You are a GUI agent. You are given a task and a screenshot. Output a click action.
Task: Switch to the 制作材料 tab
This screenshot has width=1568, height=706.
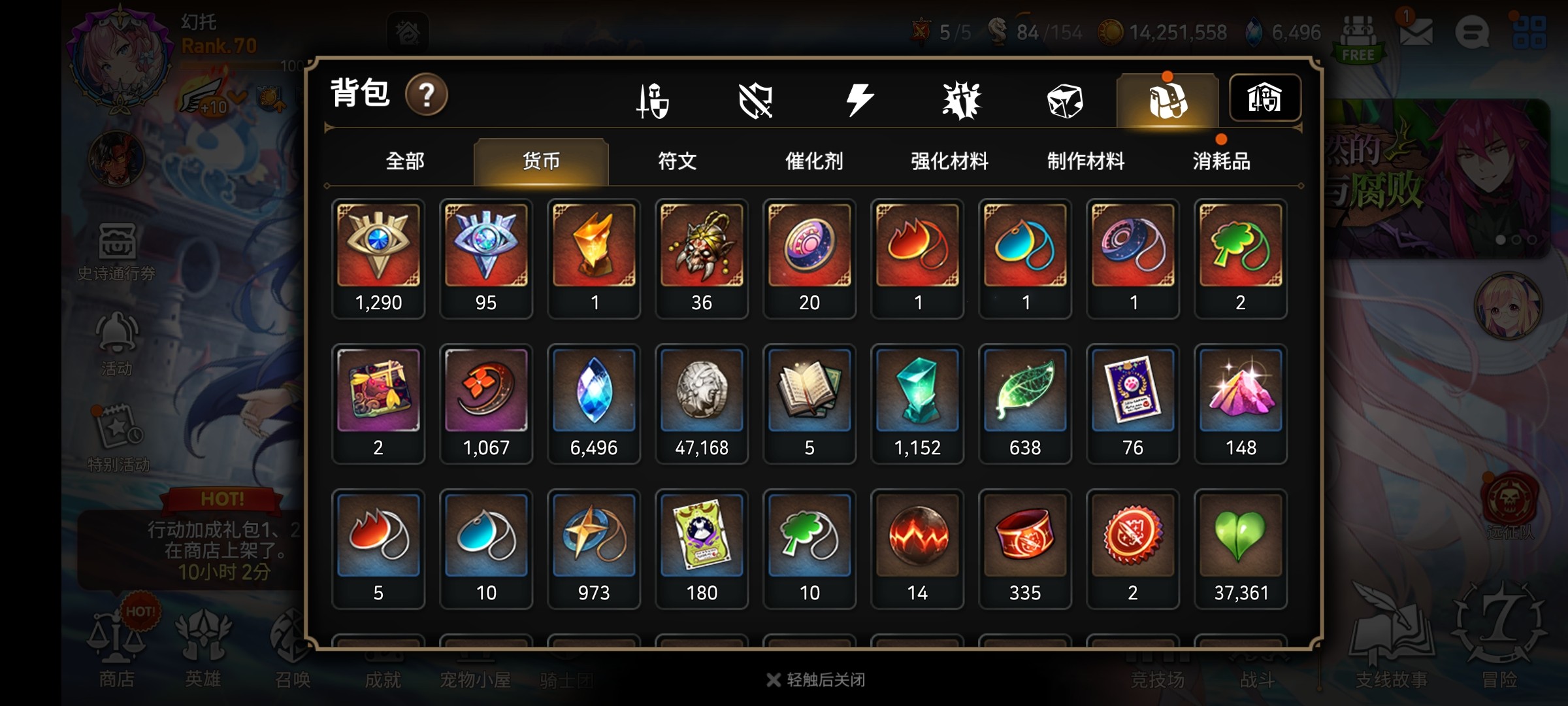1085,161
